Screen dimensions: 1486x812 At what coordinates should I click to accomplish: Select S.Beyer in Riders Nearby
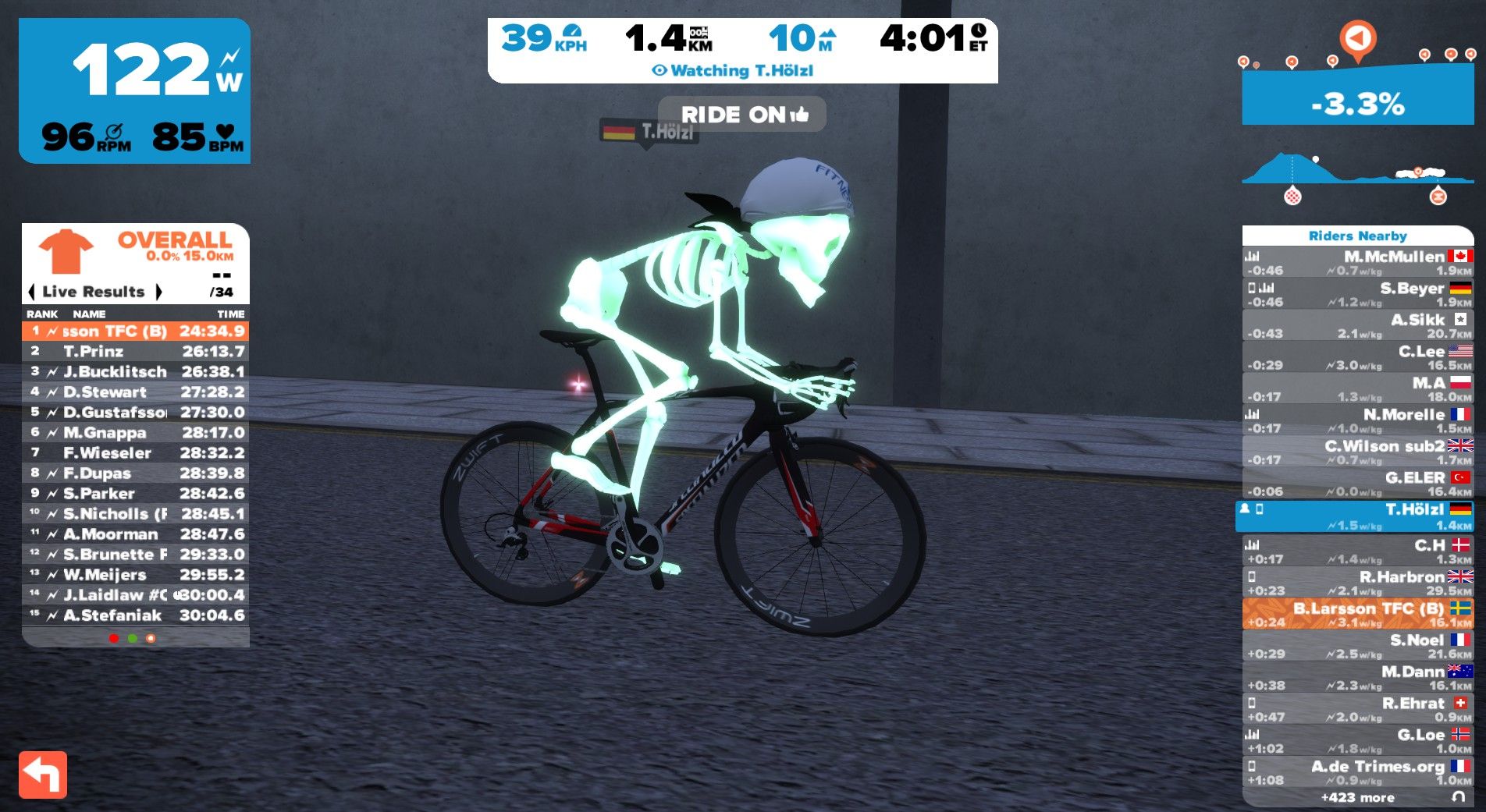pyautogui.click(x=1357, y=294)
